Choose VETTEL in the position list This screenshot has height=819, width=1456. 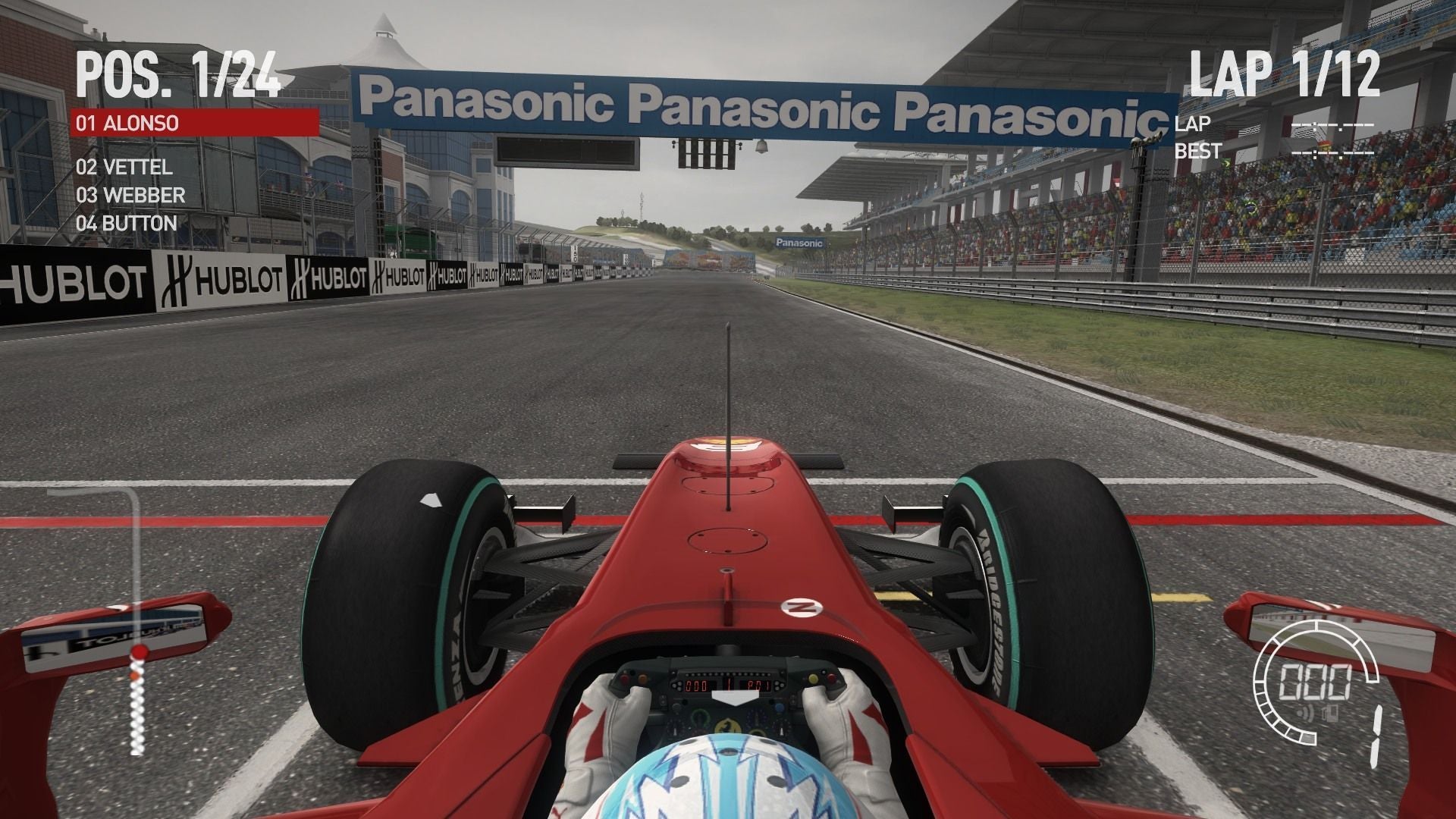(x=124, y=167)
